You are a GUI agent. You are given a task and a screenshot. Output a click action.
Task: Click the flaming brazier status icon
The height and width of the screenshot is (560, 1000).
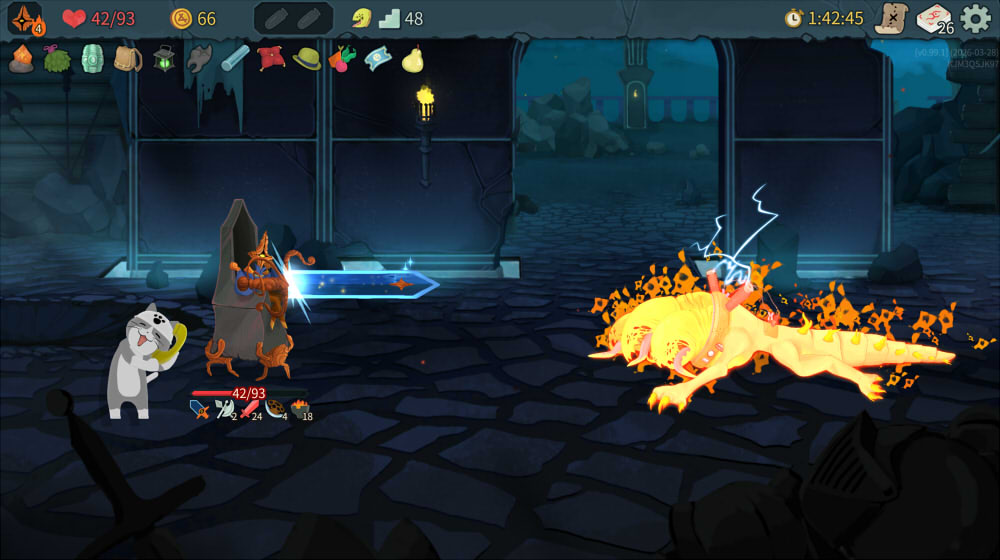(x=299, y=409)
